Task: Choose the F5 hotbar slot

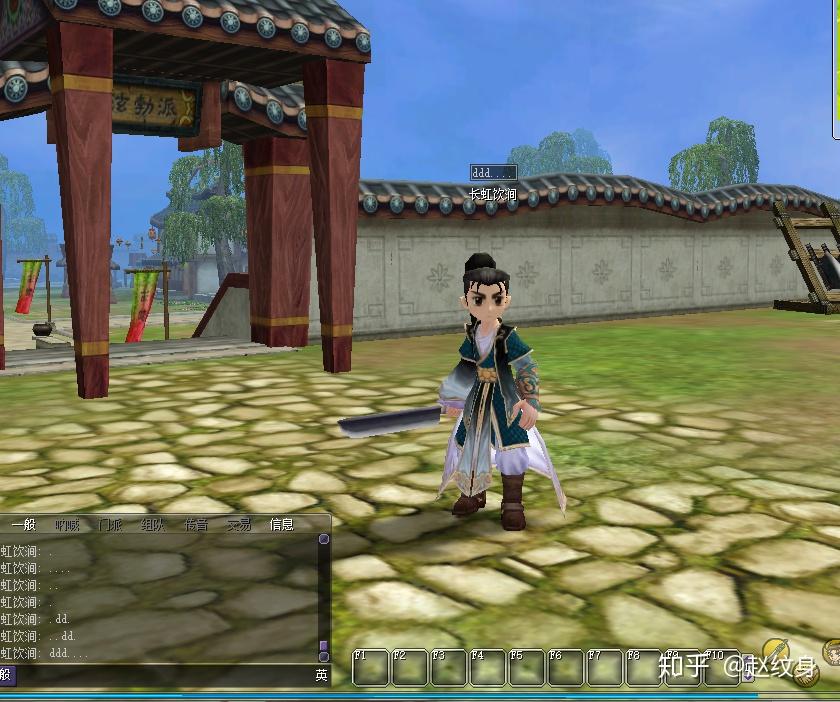Action: (x=526, y=667)
